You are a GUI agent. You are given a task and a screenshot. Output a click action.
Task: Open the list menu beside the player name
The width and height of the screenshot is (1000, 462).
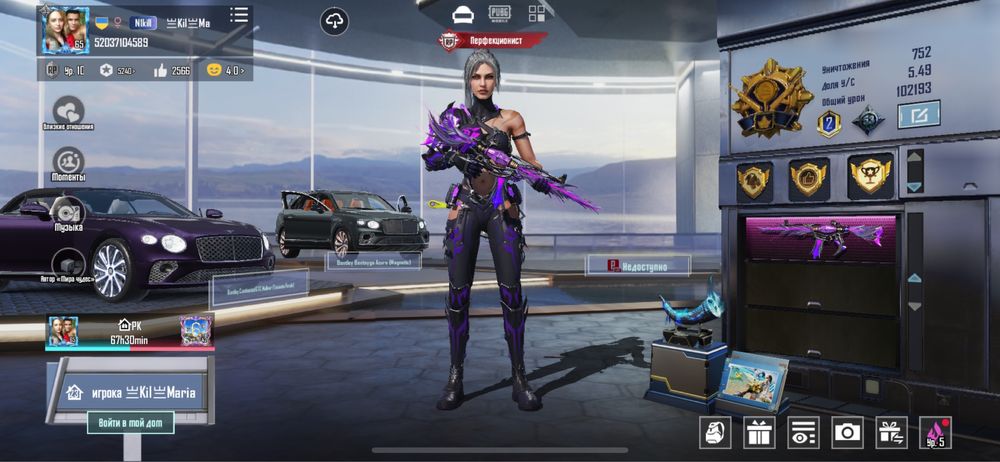point(239,15)
